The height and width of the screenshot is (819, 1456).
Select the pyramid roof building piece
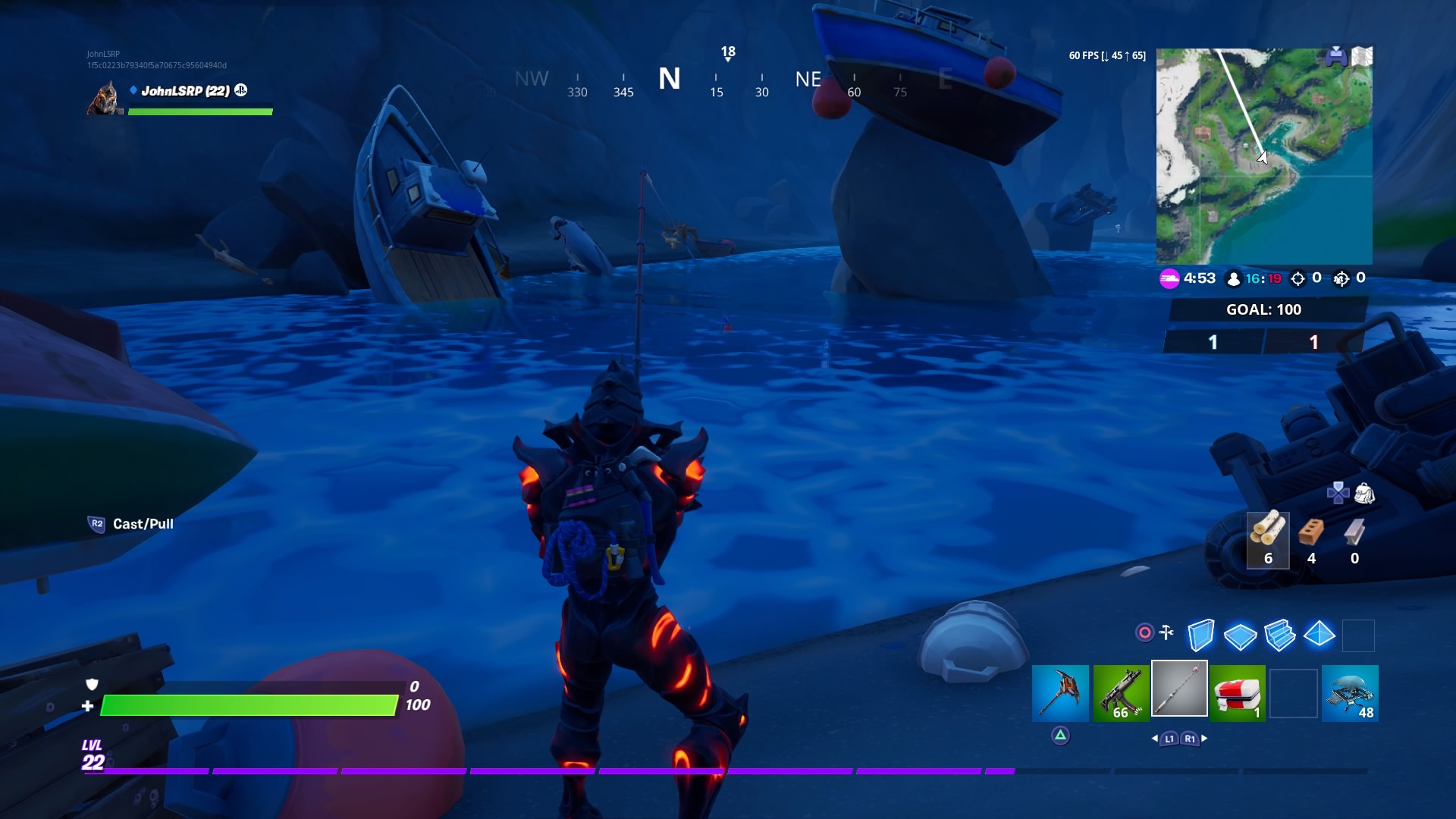click(x=1319, y=633)
